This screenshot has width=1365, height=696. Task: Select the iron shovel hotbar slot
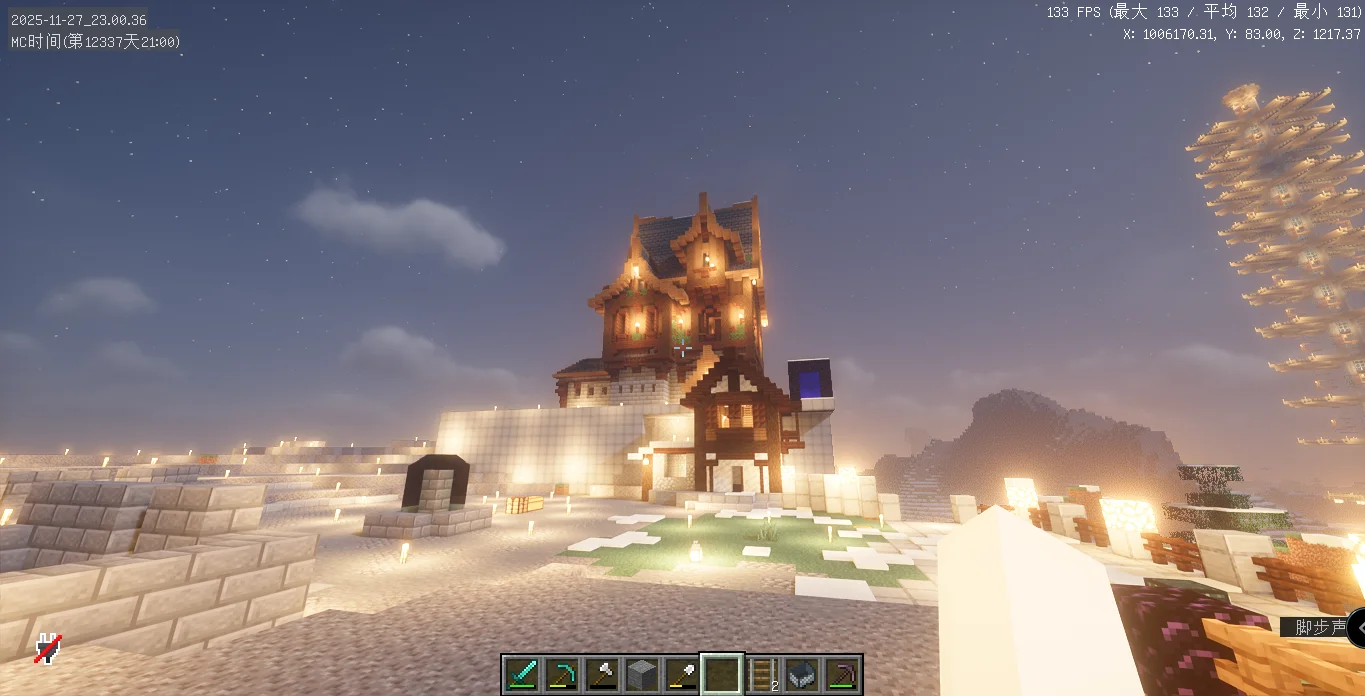tap(681, 674)
